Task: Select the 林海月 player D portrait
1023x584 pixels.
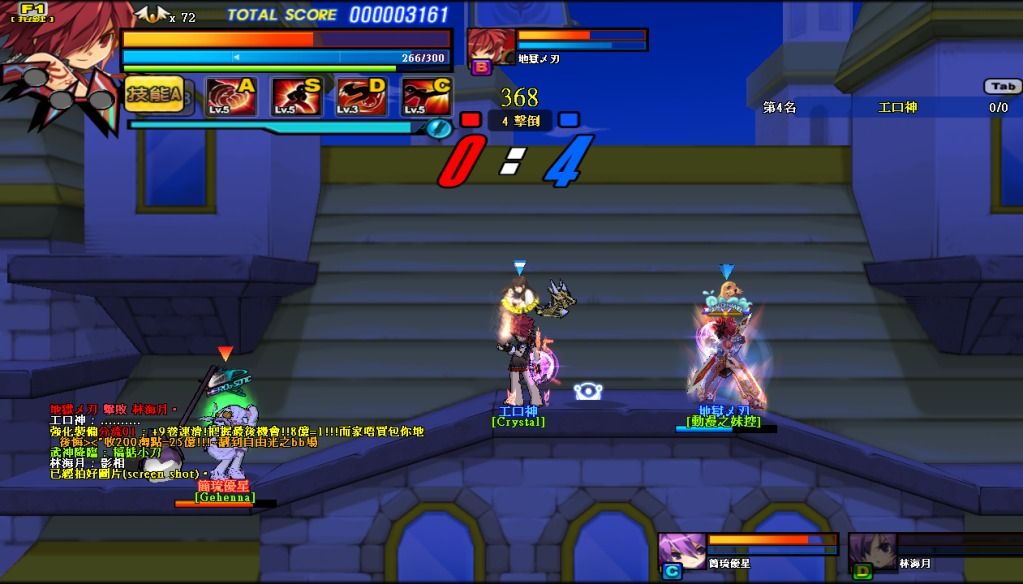Action: tap(872, 551)
